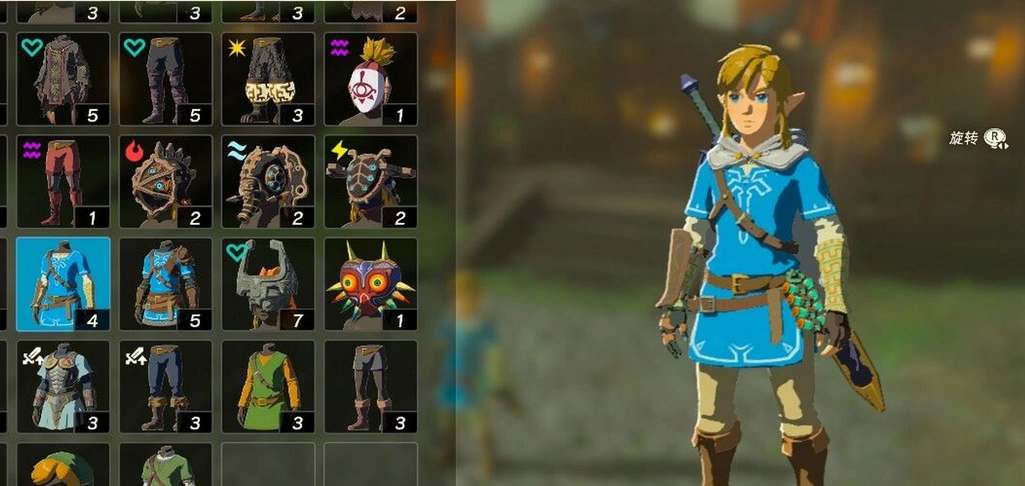Pick the flame-marked spiked divine helm

pyautogui.click(x=165, y=182)
